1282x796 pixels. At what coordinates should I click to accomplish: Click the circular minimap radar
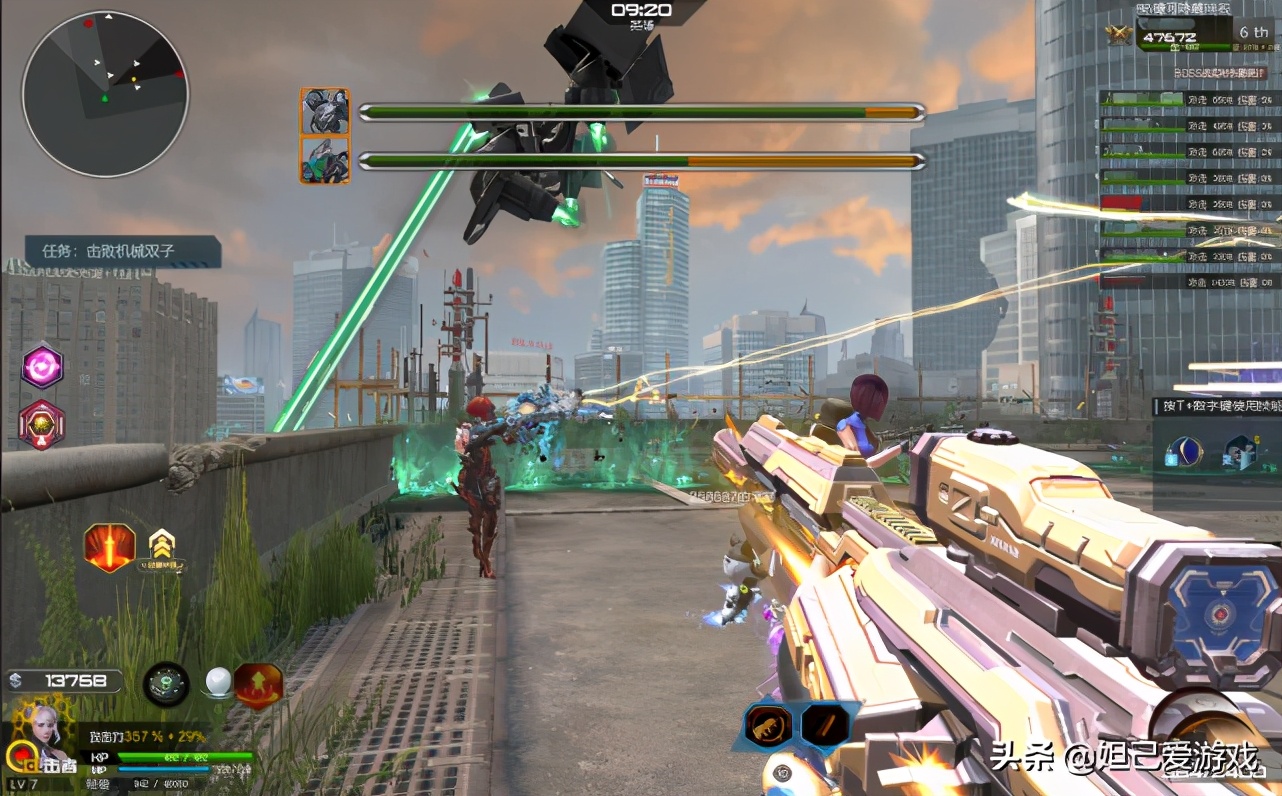pyautogui.click(x=105, y=93)
